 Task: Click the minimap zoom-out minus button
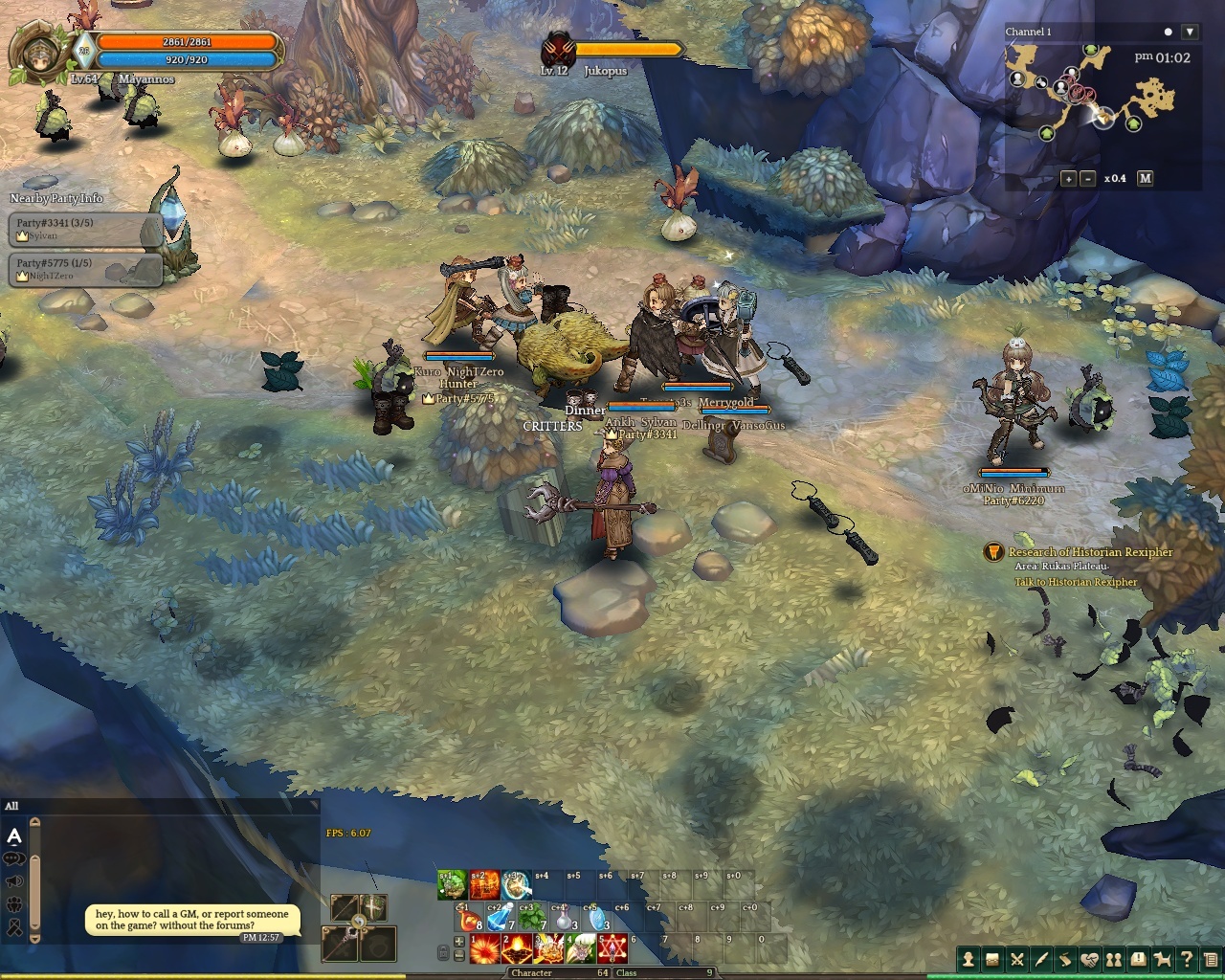[x=1088, y=179]
